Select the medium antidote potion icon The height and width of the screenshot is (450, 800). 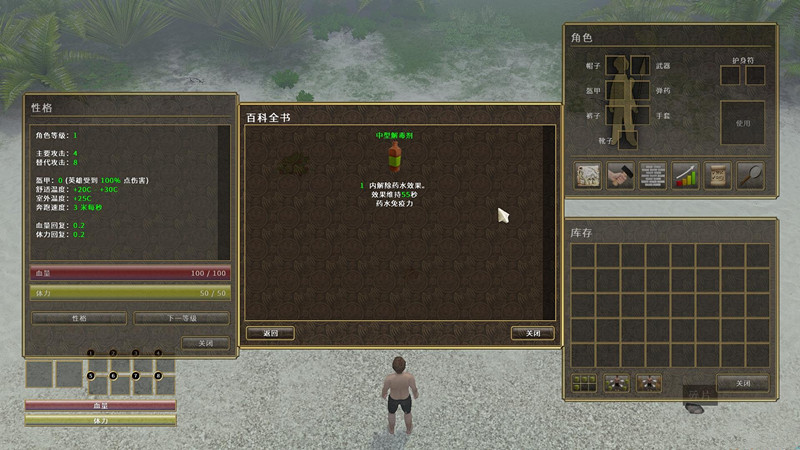[x=395, y=156]
